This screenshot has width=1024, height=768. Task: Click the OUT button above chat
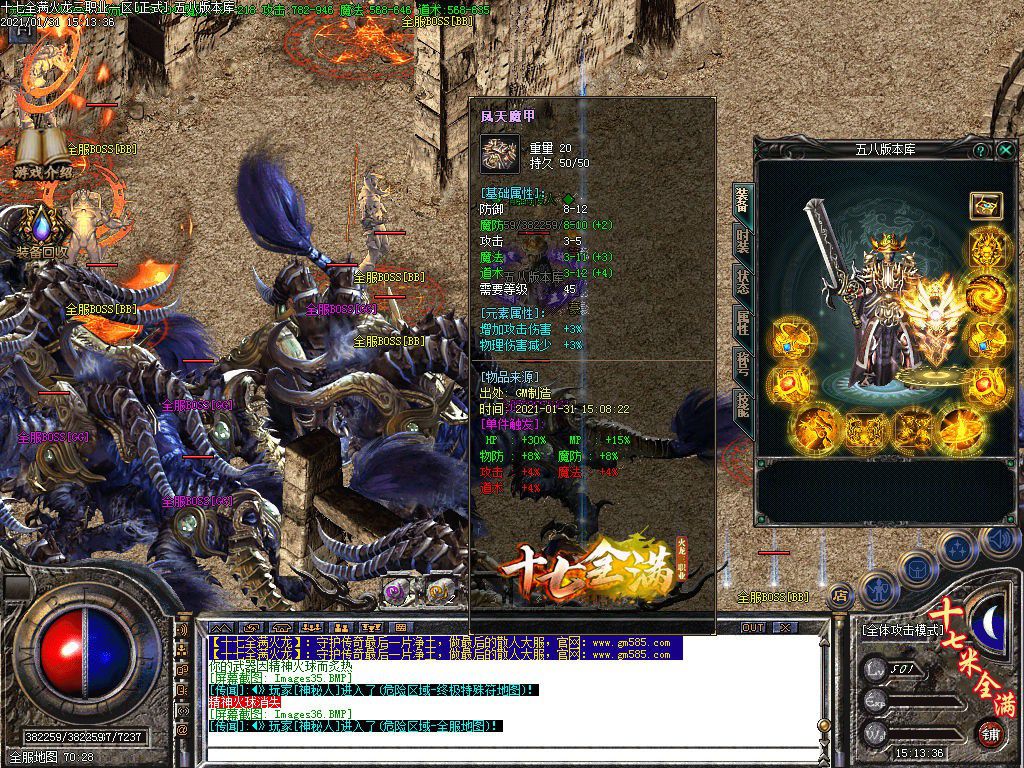point(753,627)
